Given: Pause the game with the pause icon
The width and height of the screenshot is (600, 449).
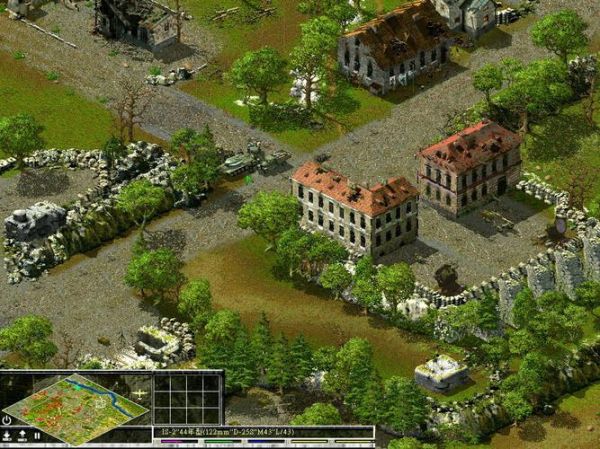Looking at the screenshot, I should click(x=37, y=435).
